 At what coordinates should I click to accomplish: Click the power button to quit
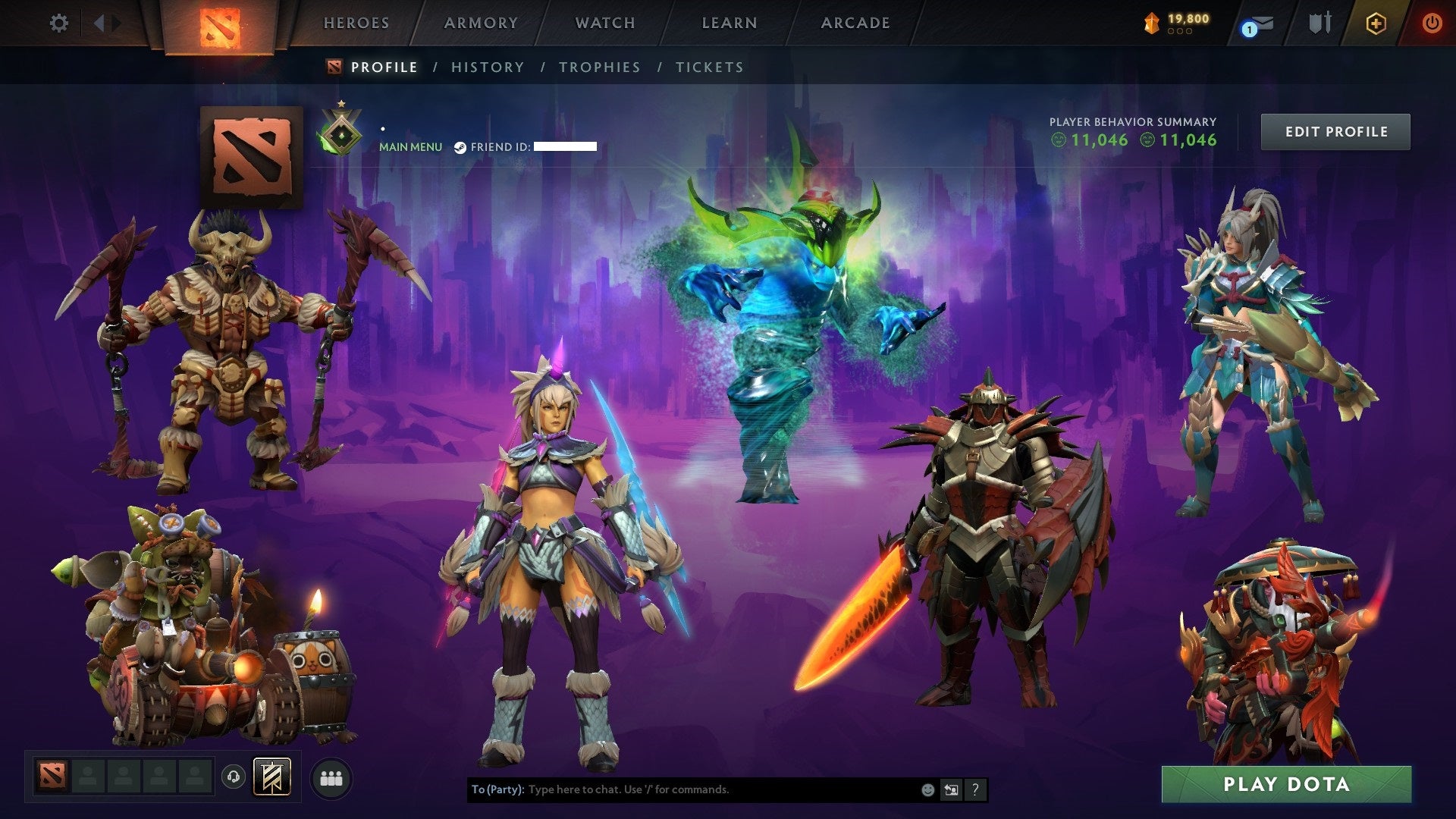pos(1432,23)
